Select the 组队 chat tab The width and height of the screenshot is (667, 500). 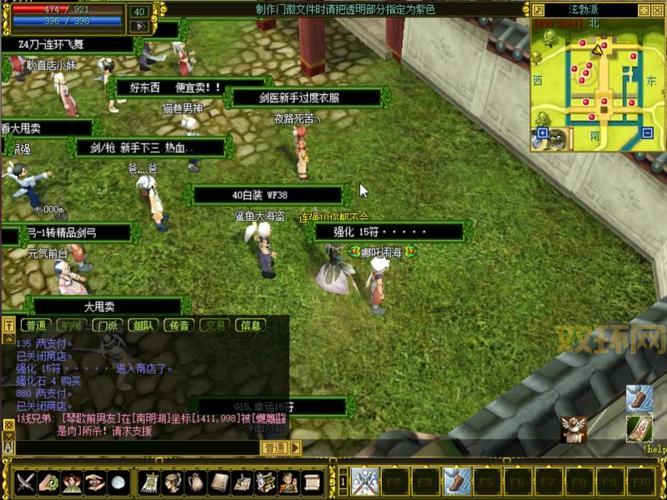[x=143, y=325]
